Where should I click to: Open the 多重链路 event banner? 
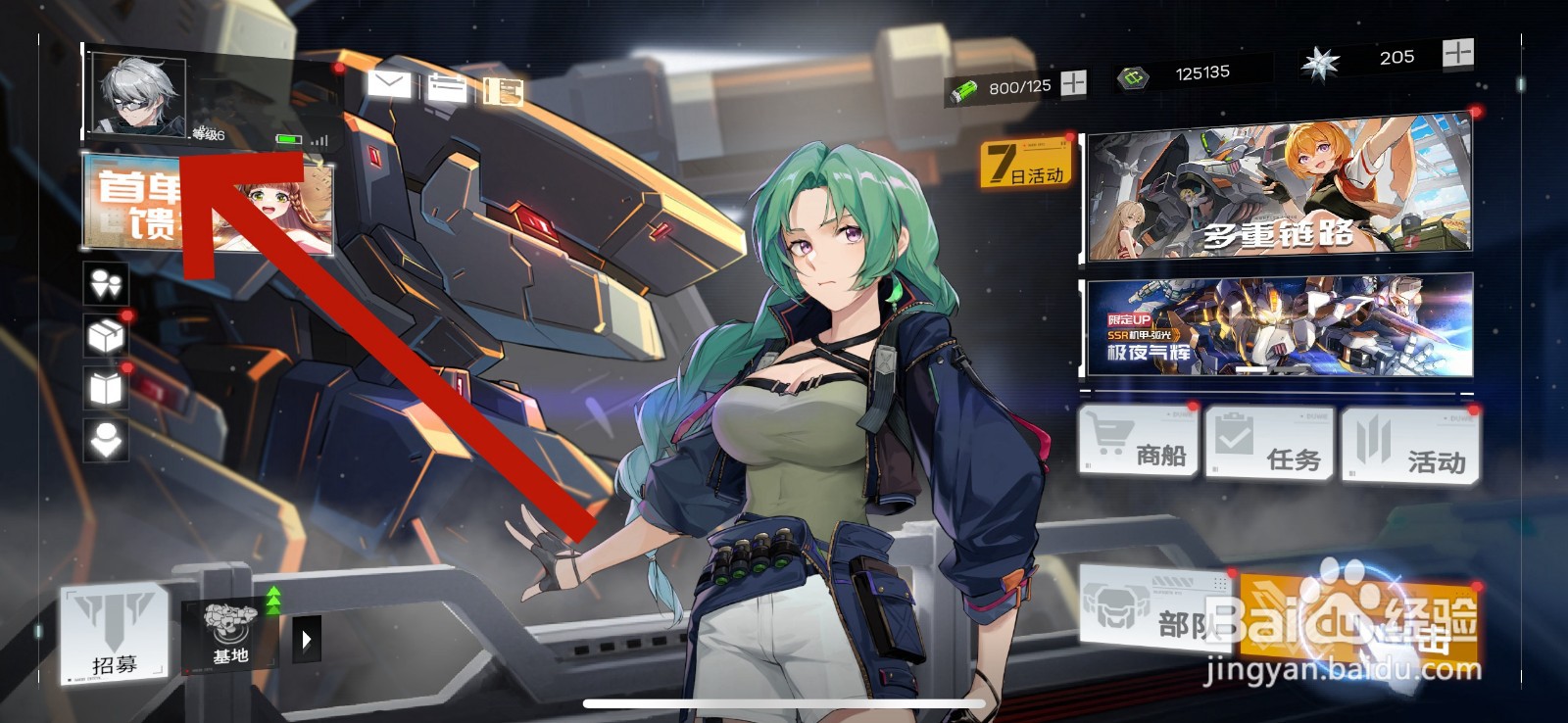click(x=1279, y=189)
